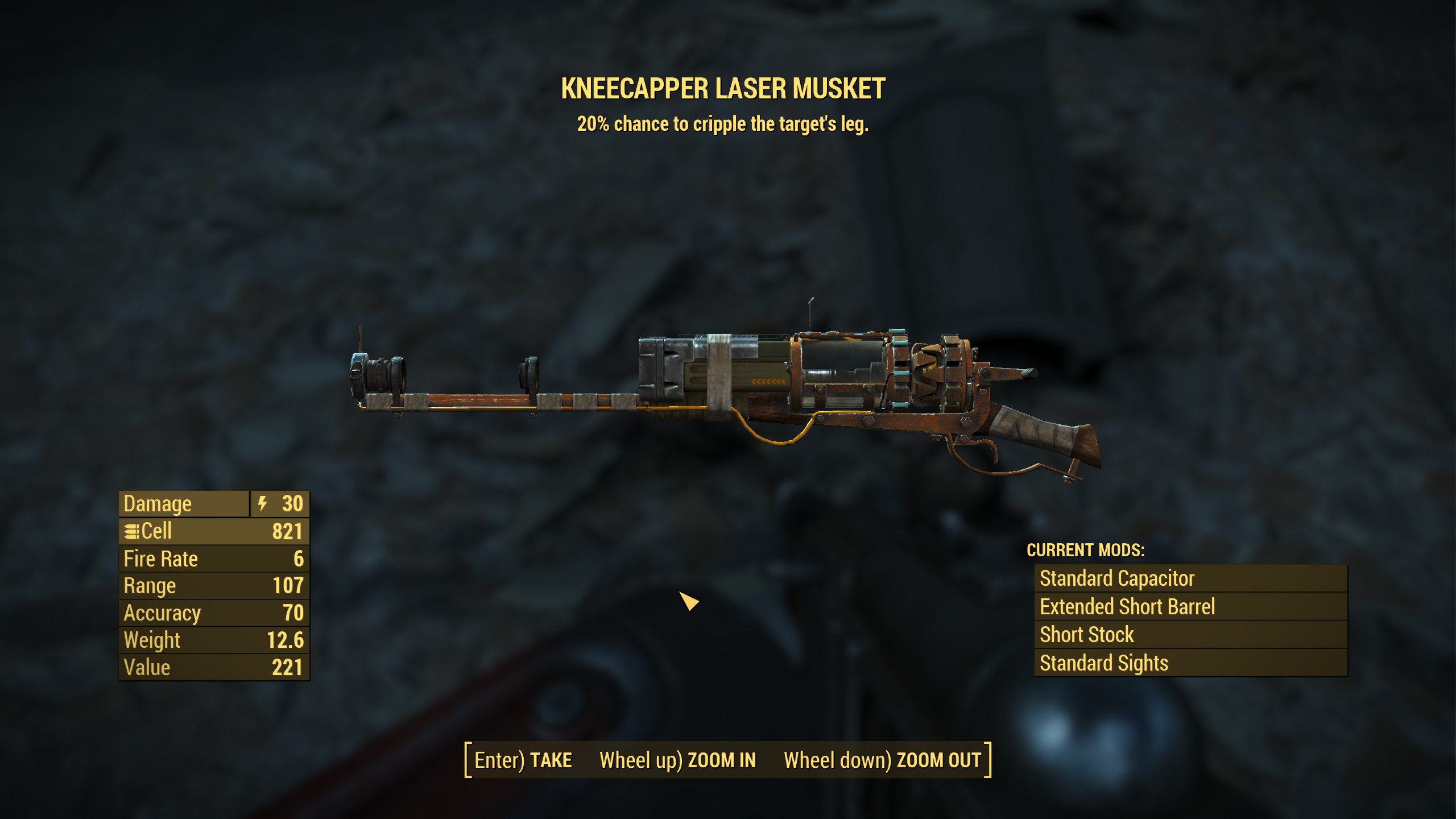Choose Zoom In on the weapon
1456x819 pixels.
tap(677, 760)
